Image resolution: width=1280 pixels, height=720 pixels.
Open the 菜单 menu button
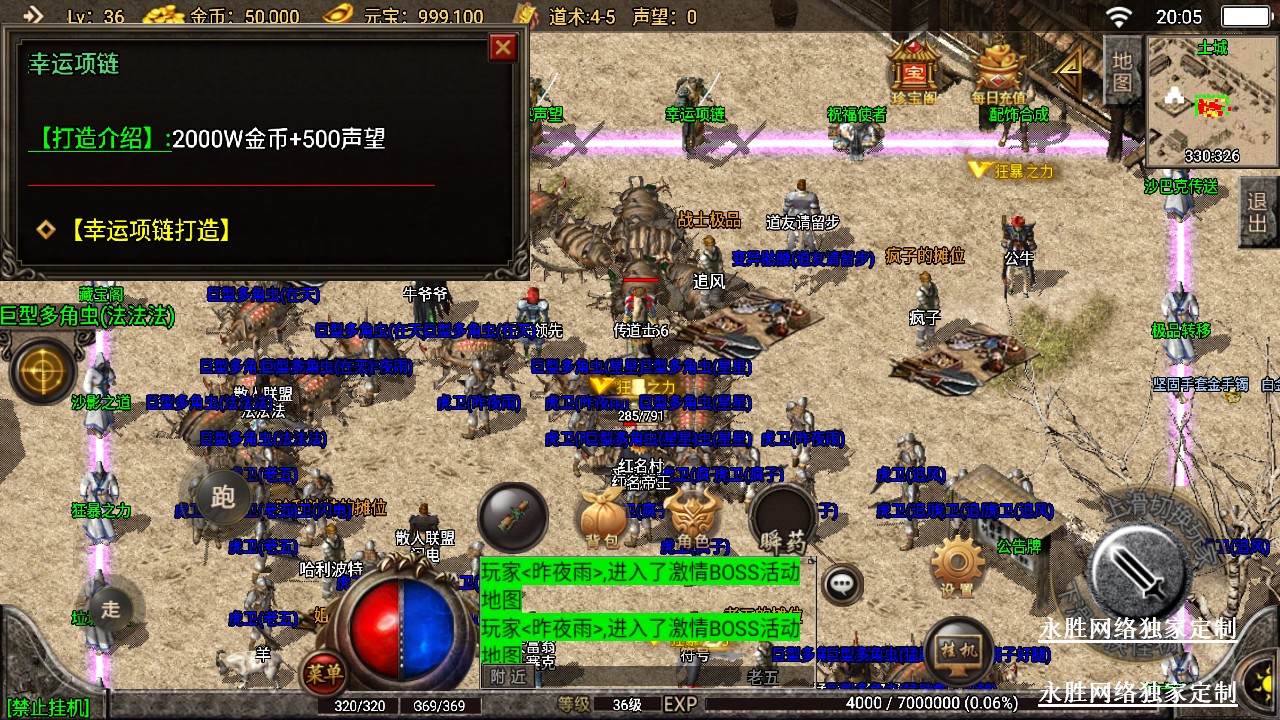pos(325,671)
